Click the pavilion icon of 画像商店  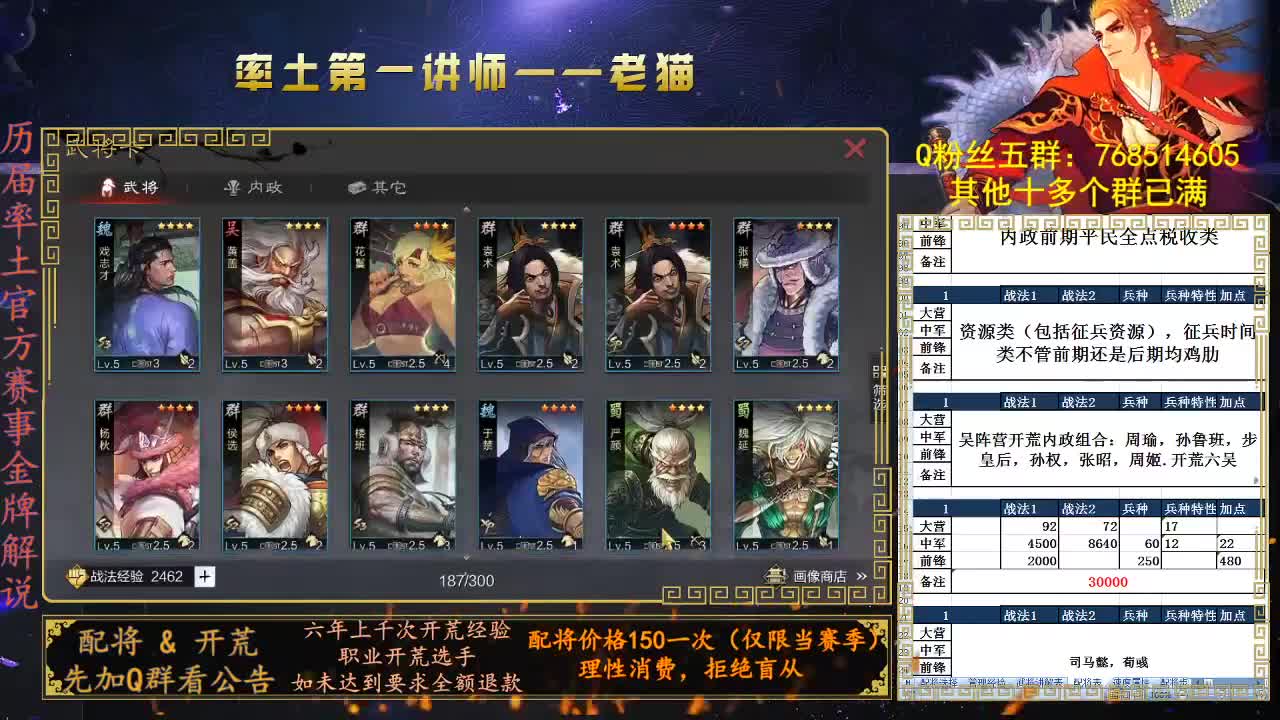coord(774,574)
